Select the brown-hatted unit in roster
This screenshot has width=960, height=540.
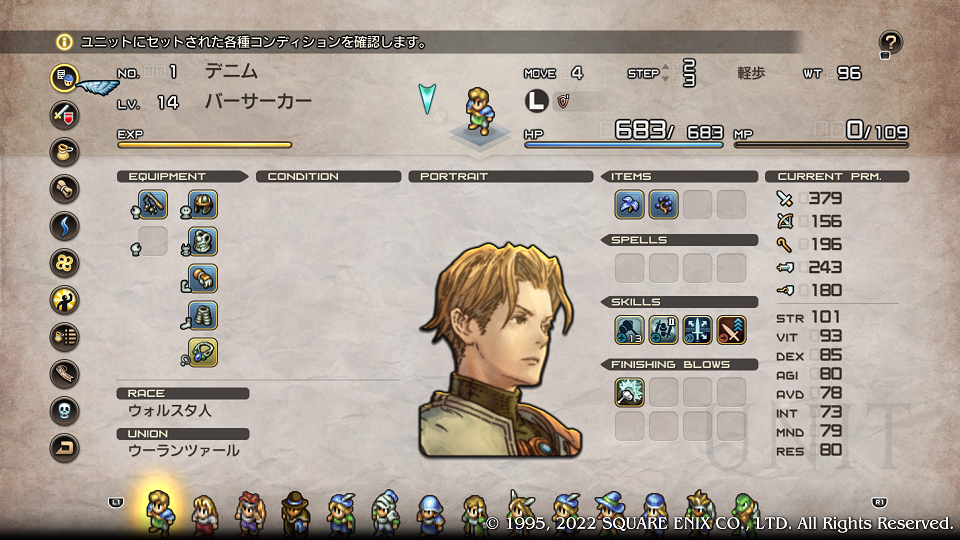click(x=296, y=512)
